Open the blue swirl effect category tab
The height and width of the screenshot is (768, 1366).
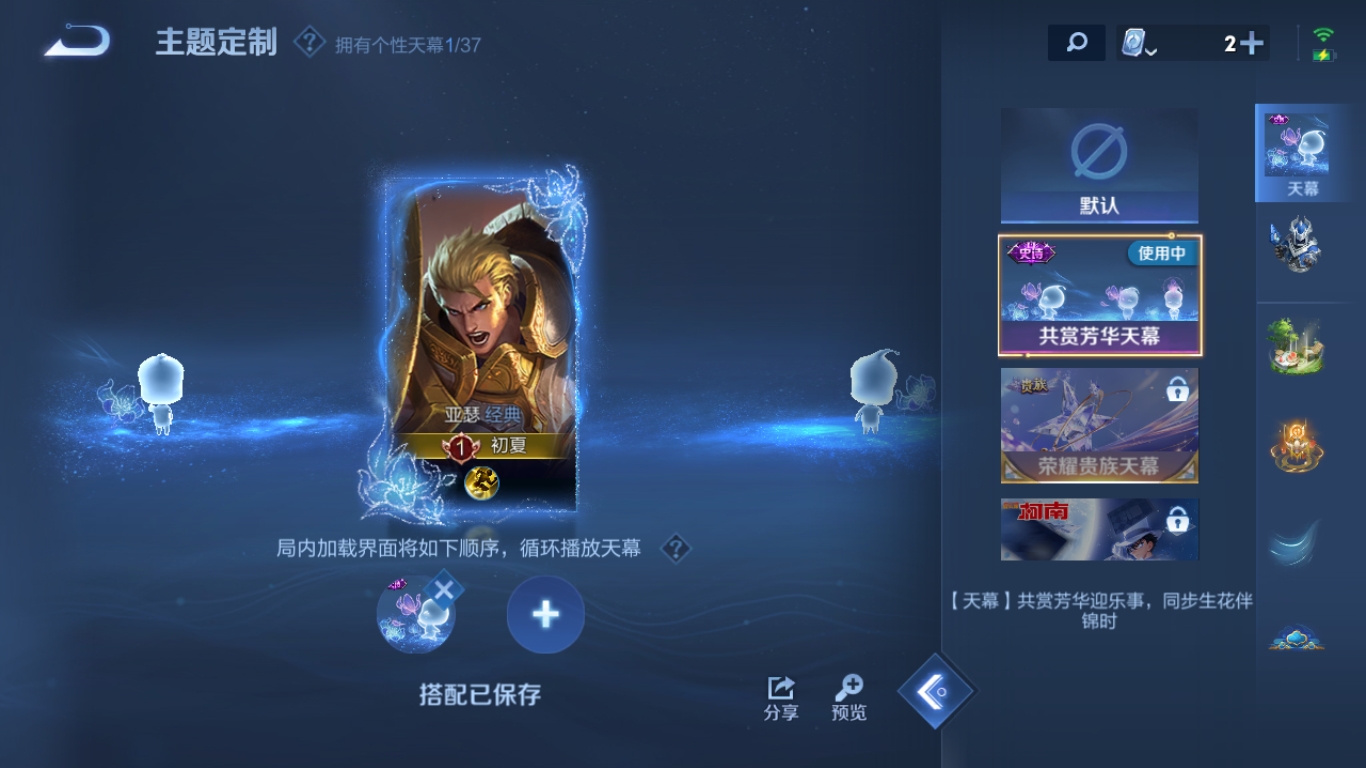pyautogui.click(x=1297, y=543)
